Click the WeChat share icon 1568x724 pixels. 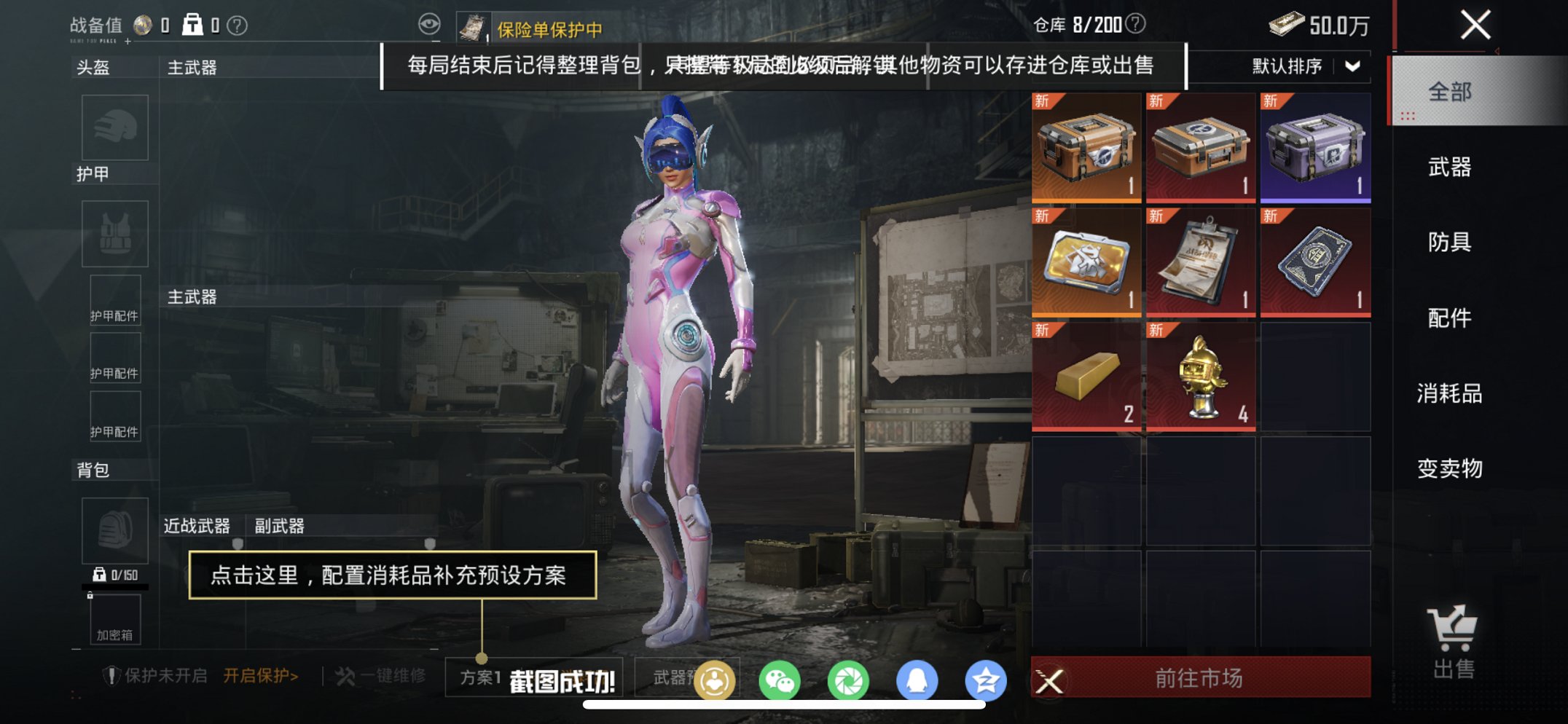(779, 681)
